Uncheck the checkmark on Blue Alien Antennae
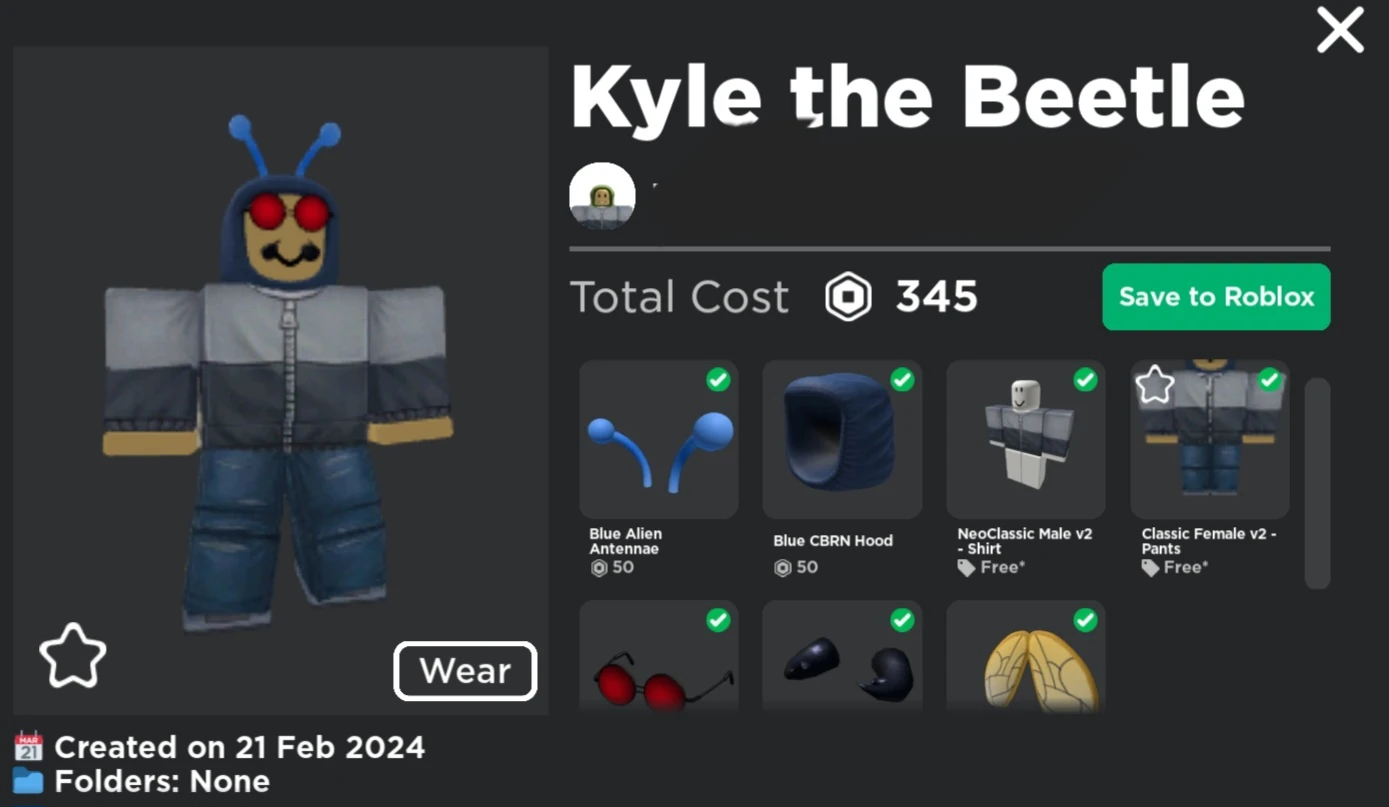The width and height of the screenshot is (1389, 807). (x=718, y=379)
